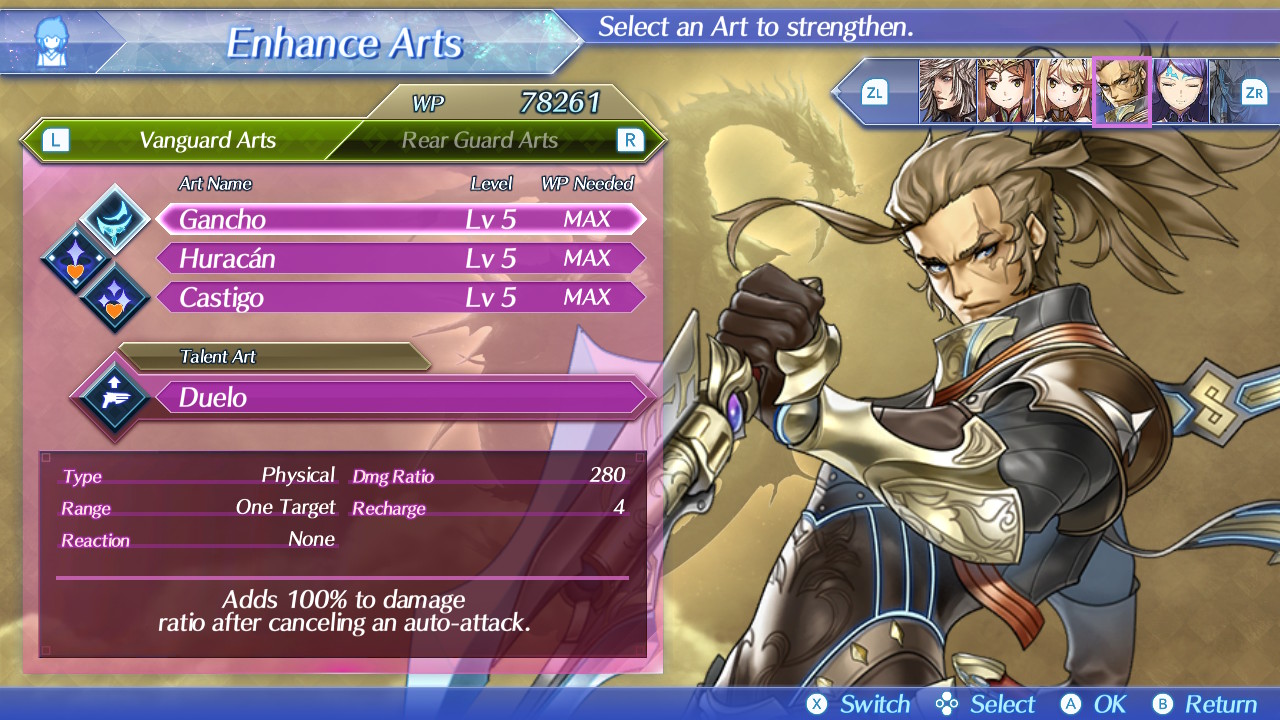Choose the purple-haired closed-eyes character portrait
The image size is (1280, 720).
coord(1179,92)
